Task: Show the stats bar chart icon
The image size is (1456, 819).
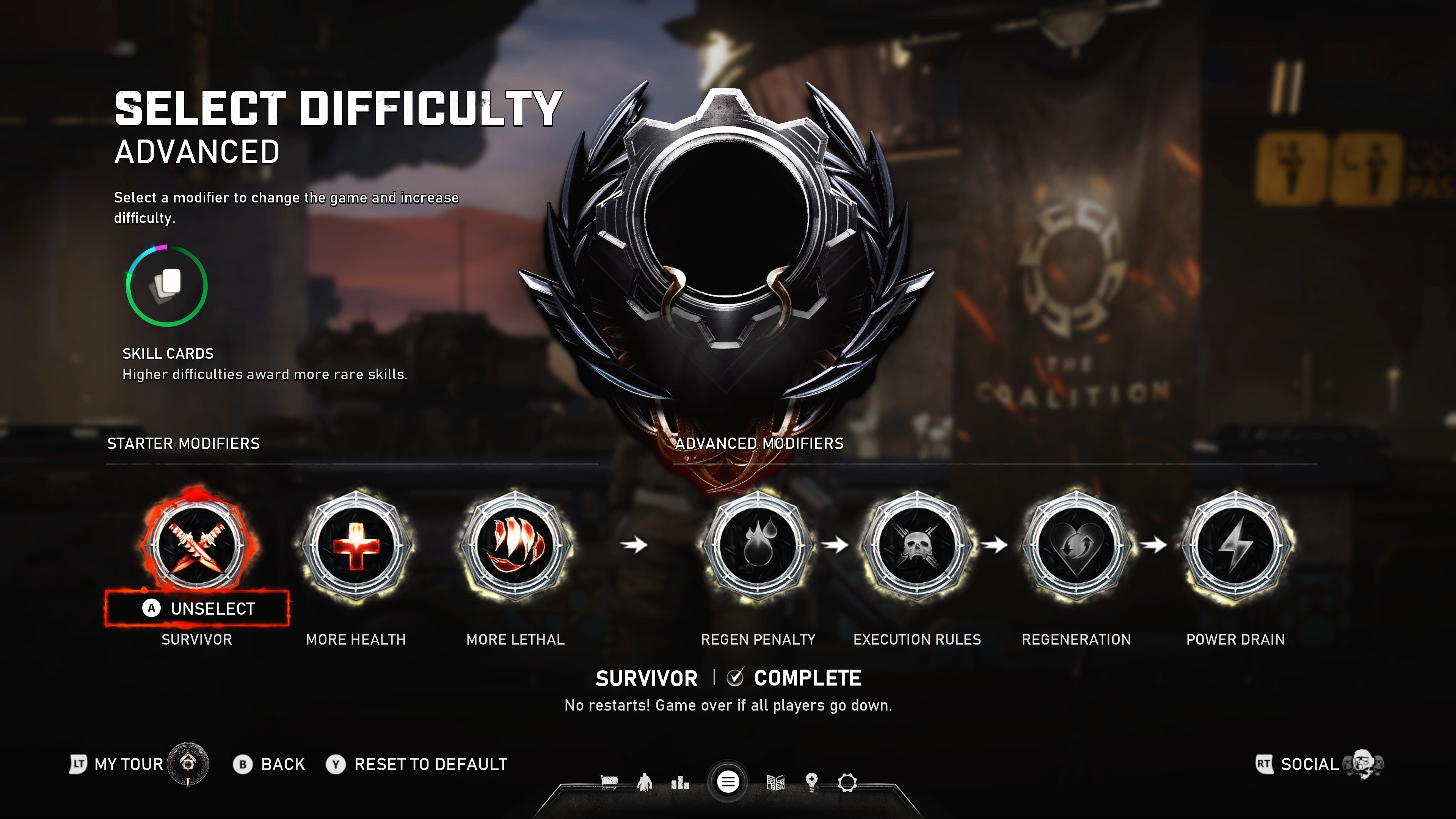Action: click(680, 782)
